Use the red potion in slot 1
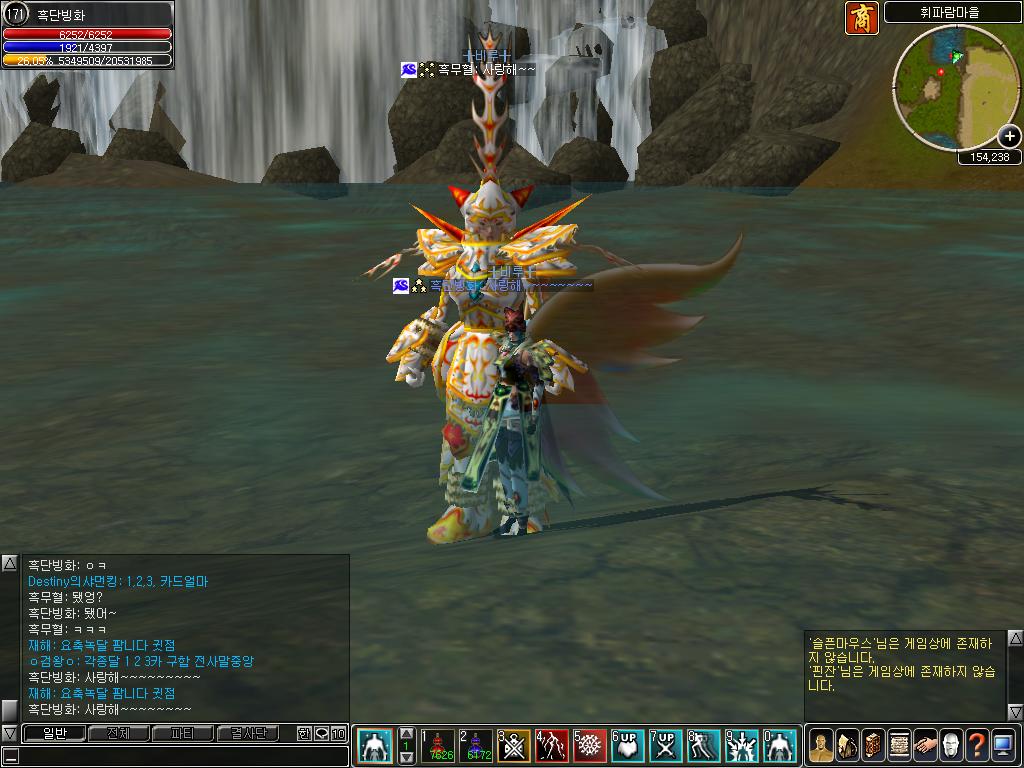This screenshot has width=1024, height=768. click(x=437, y=745)
